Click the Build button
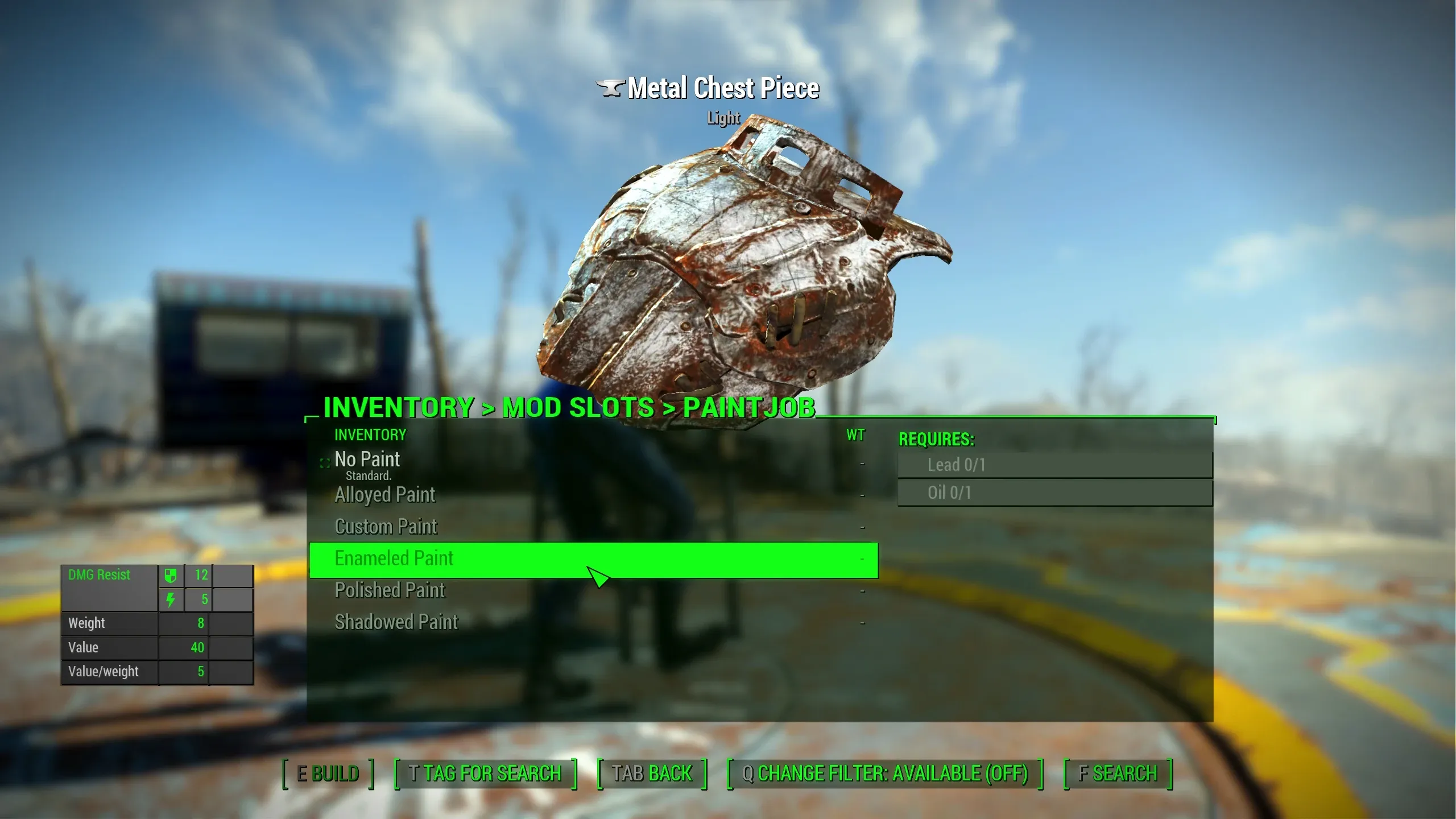The width and height of the screenshot is (1456, 819). coord(328,774)
